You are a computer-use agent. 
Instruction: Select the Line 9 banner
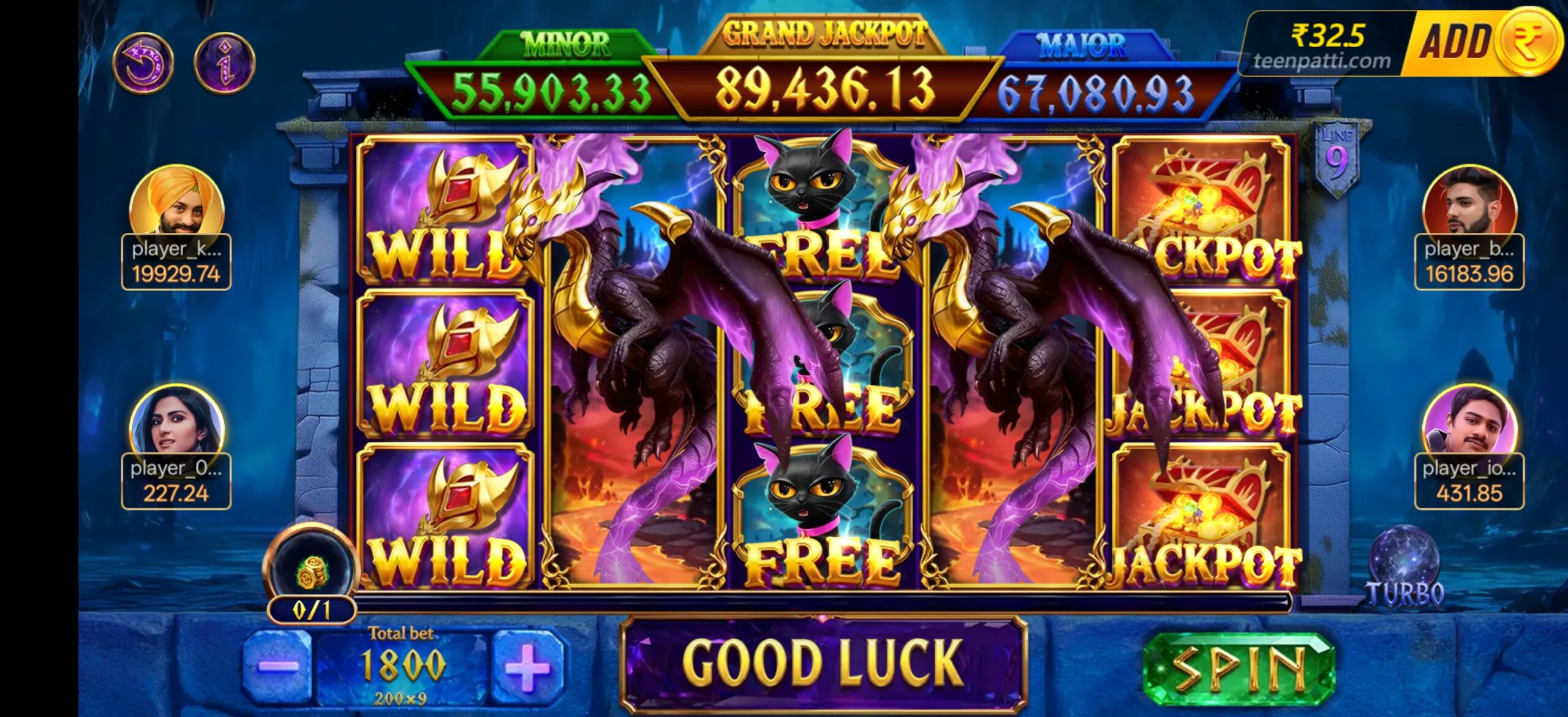coord(1336,156)
